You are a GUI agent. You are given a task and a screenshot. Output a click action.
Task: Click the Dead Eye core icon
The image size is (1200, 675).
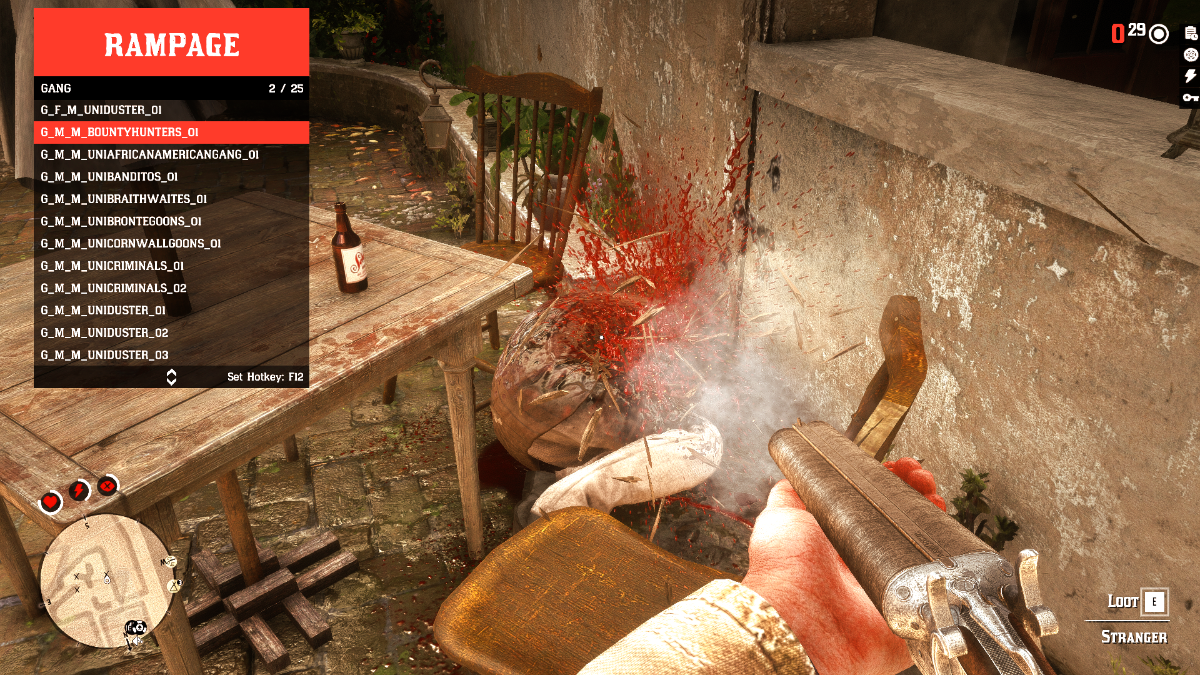[107, 486]
